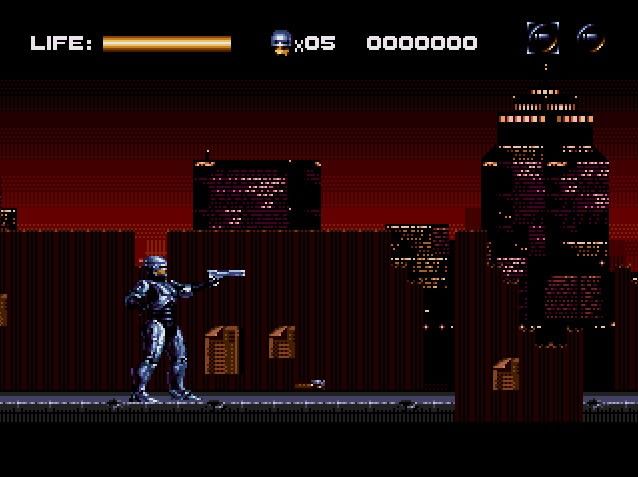The height and width of the screenshot is (477, 638).
Task: Select the bracketed active weapon slot
Action: click(x=542, y=39)
